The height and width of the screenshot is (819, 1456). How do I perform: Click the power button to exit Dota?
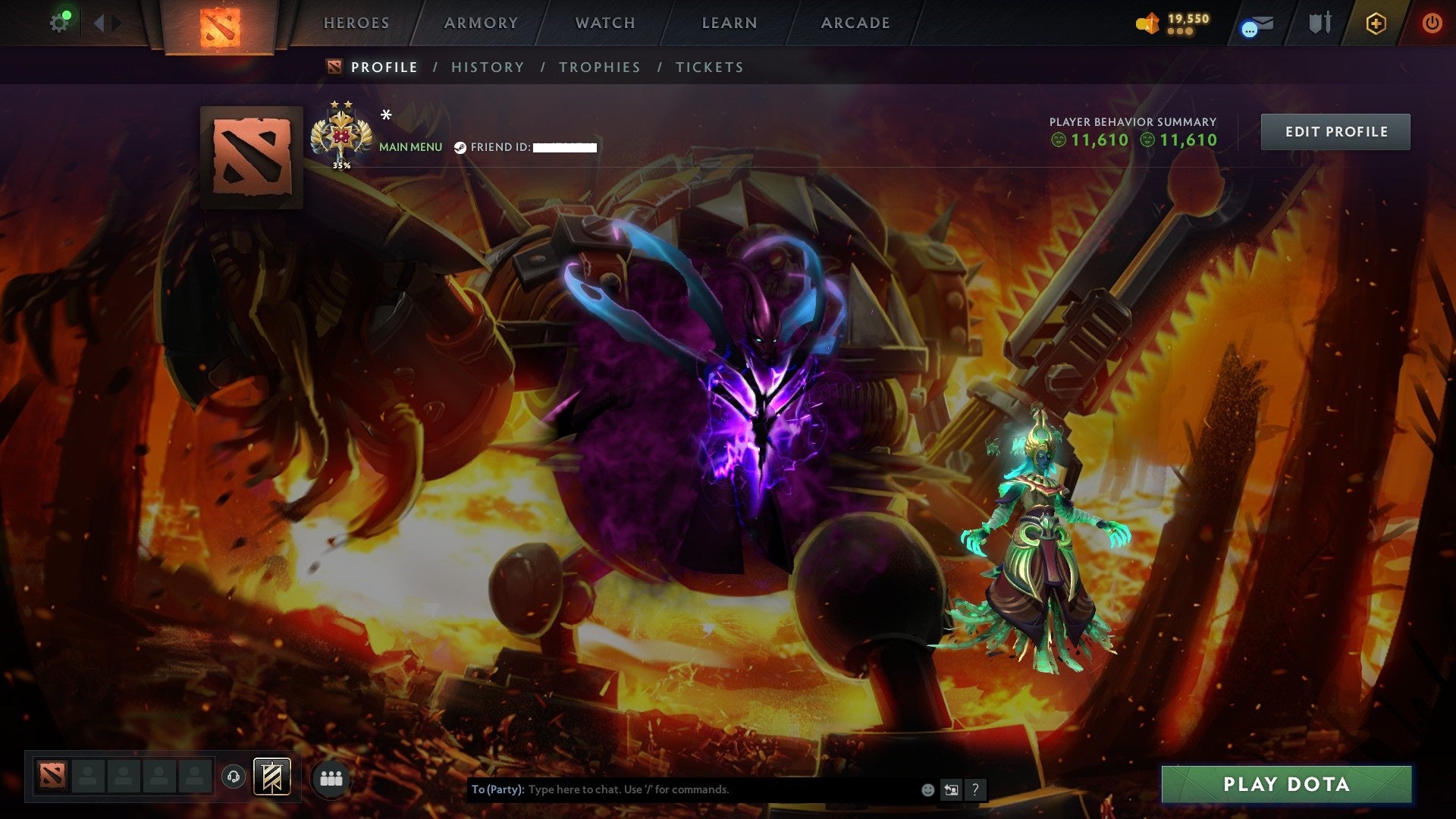1432,23
